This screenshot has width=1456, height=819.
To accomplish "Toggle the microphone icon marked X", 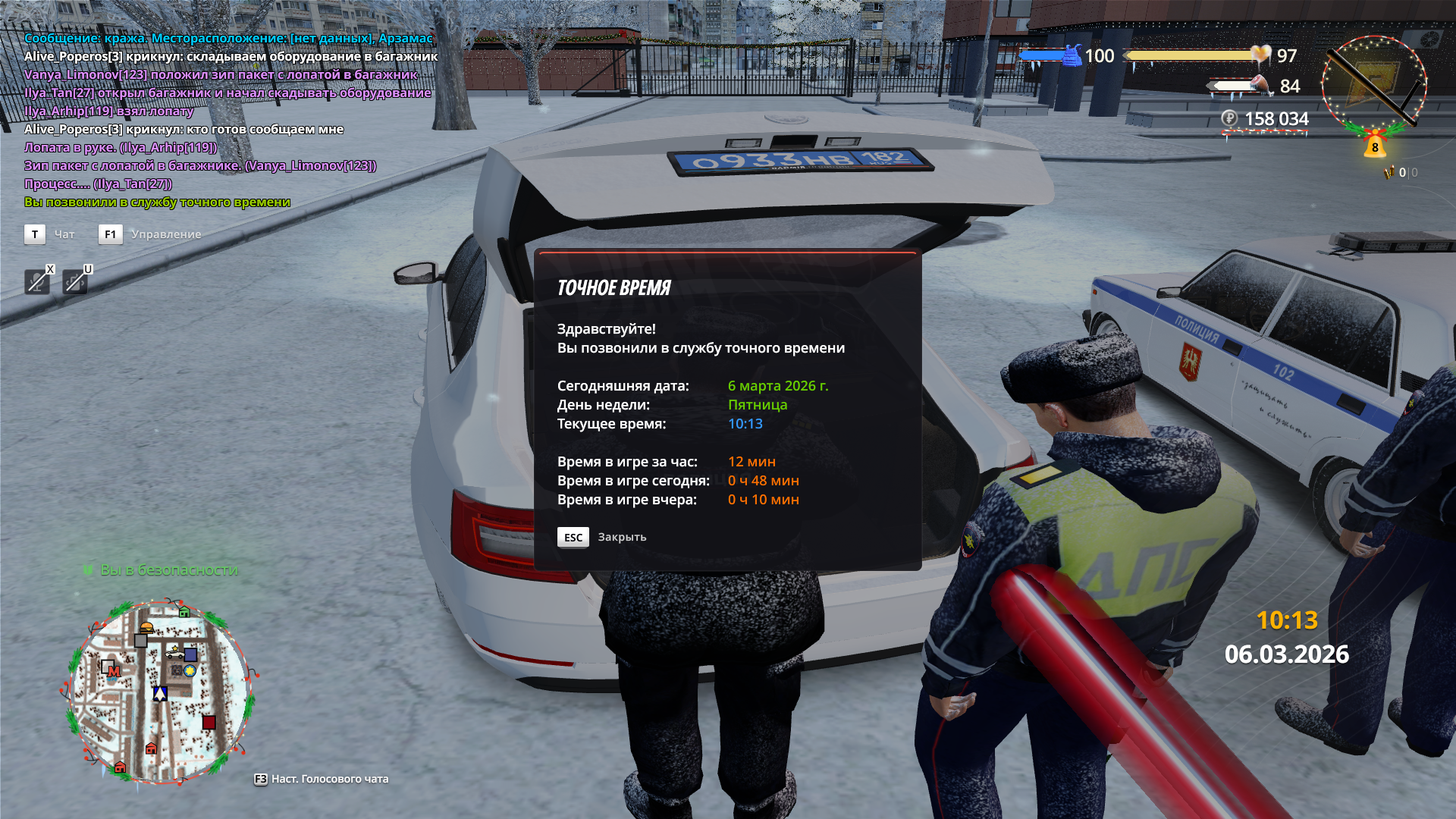I will click(x=36, y=282).
